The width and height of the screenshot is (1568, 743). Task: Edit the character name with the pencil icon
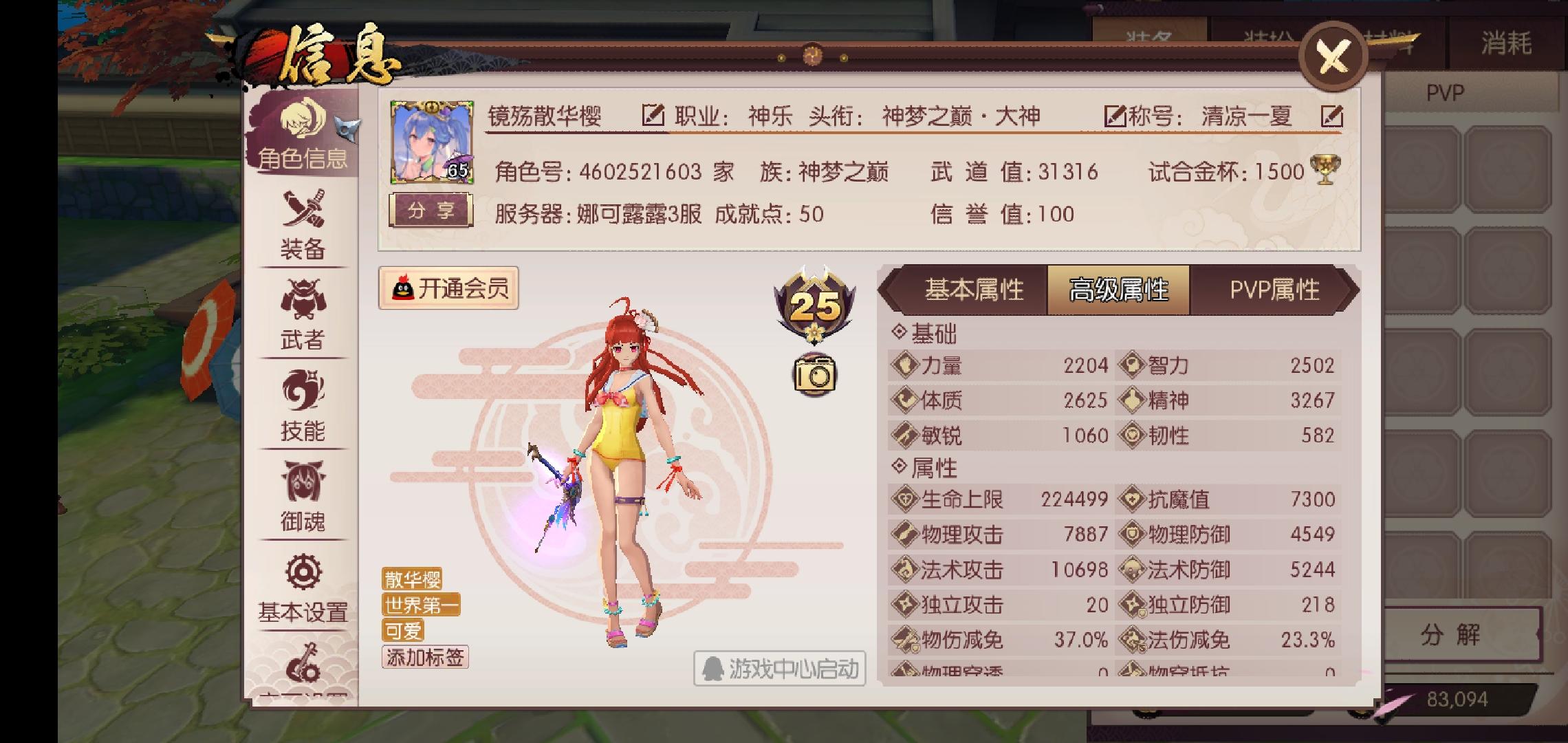click(x=654, y=115)
